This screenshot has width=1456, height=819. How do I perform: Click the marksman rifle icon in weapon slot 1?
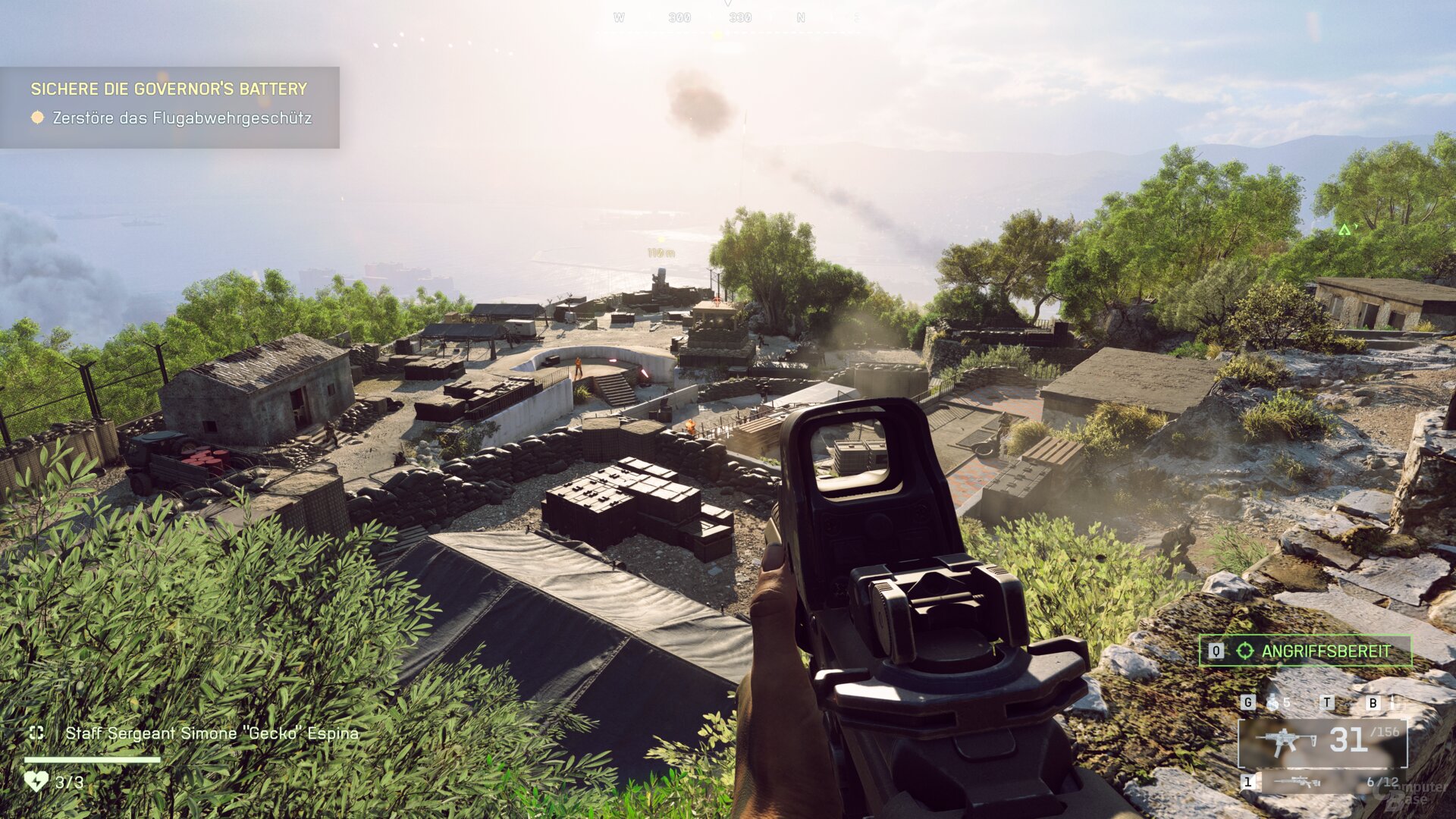[x=1297, y=781]
